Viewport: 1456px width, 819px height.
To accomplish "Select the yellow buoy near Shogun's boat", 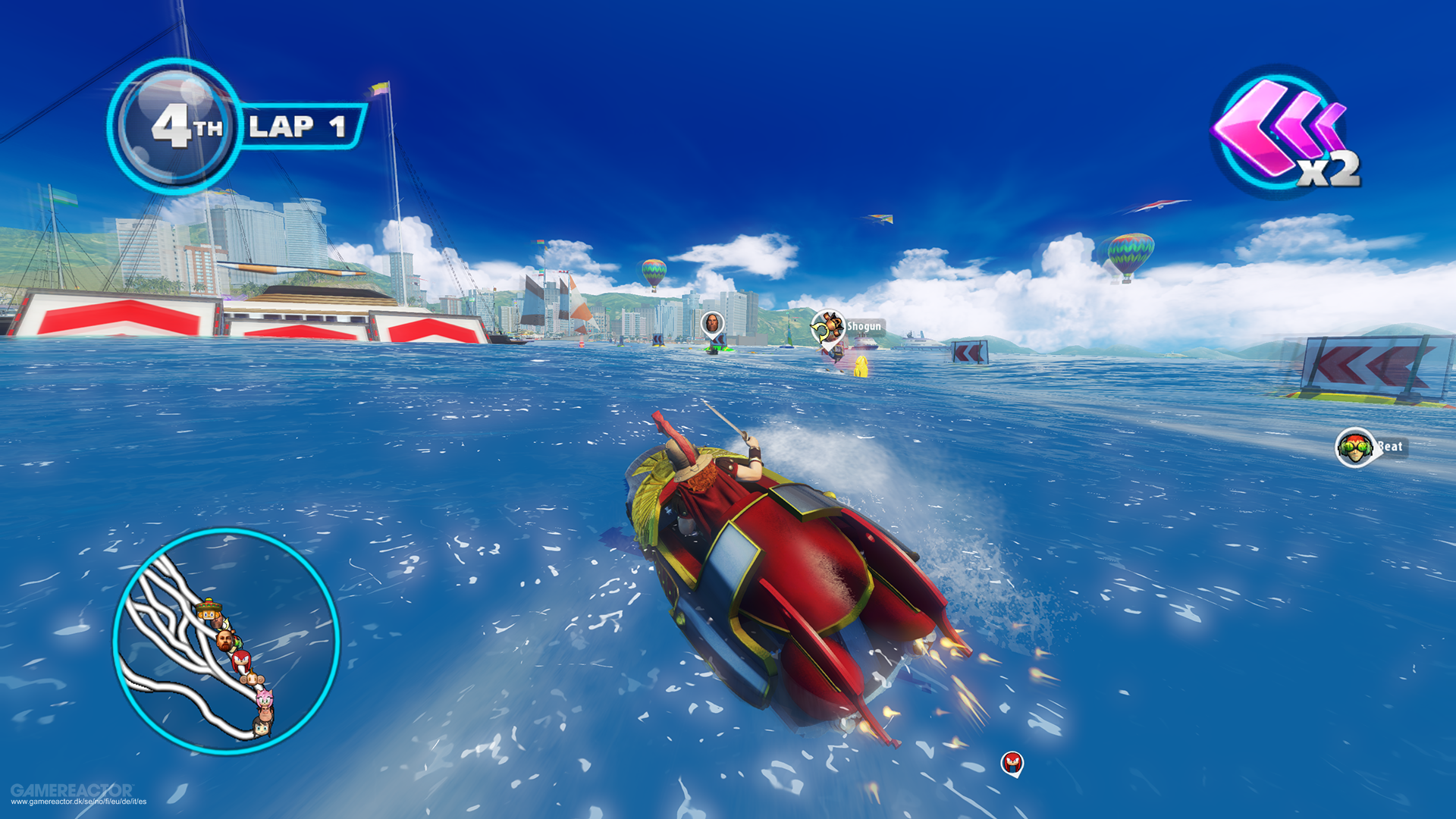I will [863, 366].
